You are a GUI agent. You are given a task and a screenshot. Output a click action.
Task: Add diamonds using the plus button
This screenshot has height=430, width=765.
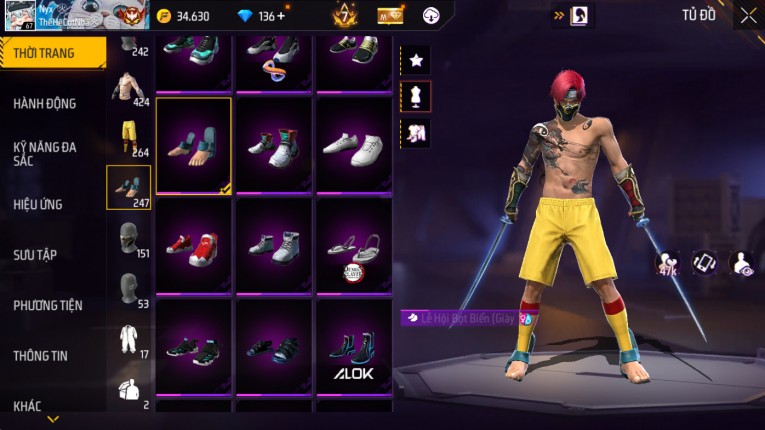coord(280,16)
